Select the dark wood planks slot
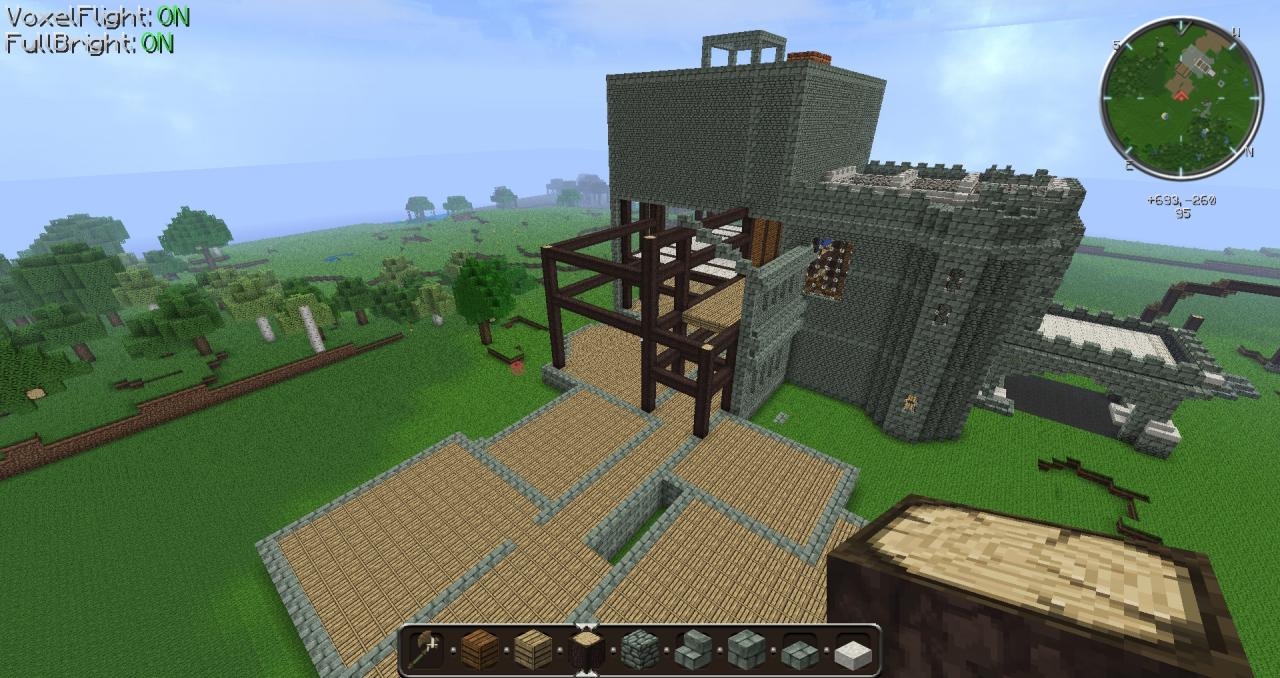Screen dimensions: 1280x678 (479, 650)
